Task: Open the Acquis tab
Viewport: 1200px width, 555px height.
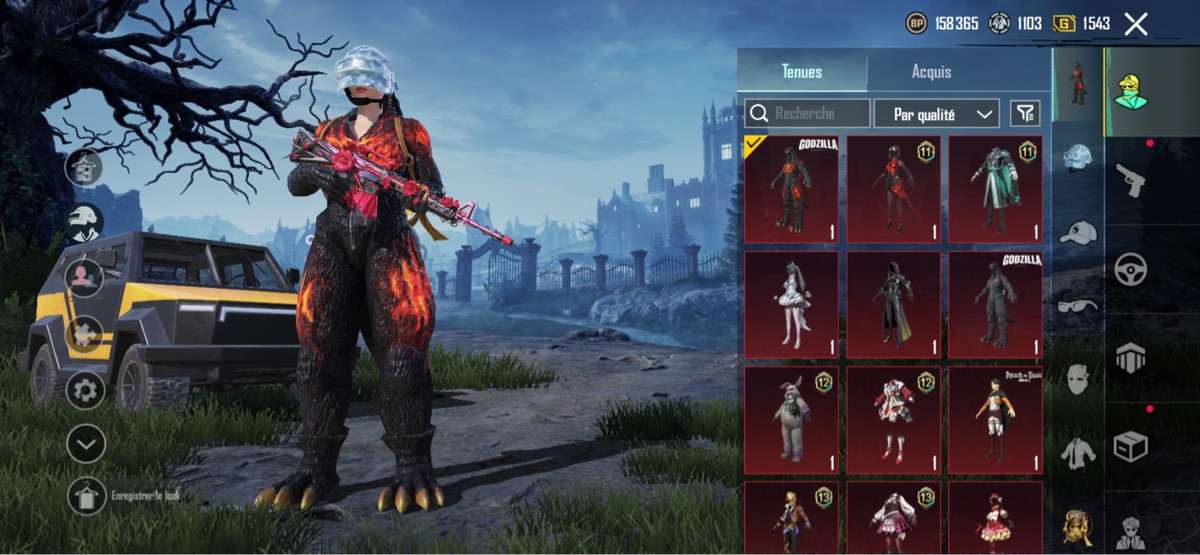Action: tap(931, 72)
